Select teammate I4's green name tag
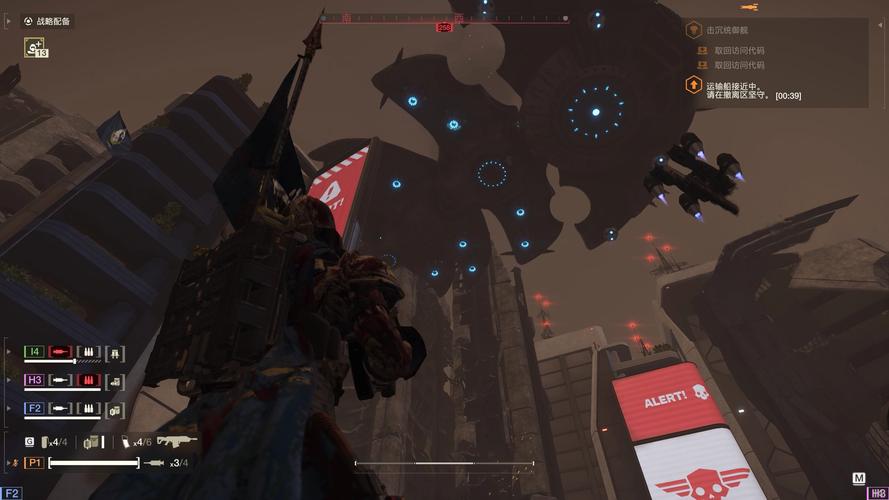The height and width of the screenshot is (500, 889). click(34, 352)
